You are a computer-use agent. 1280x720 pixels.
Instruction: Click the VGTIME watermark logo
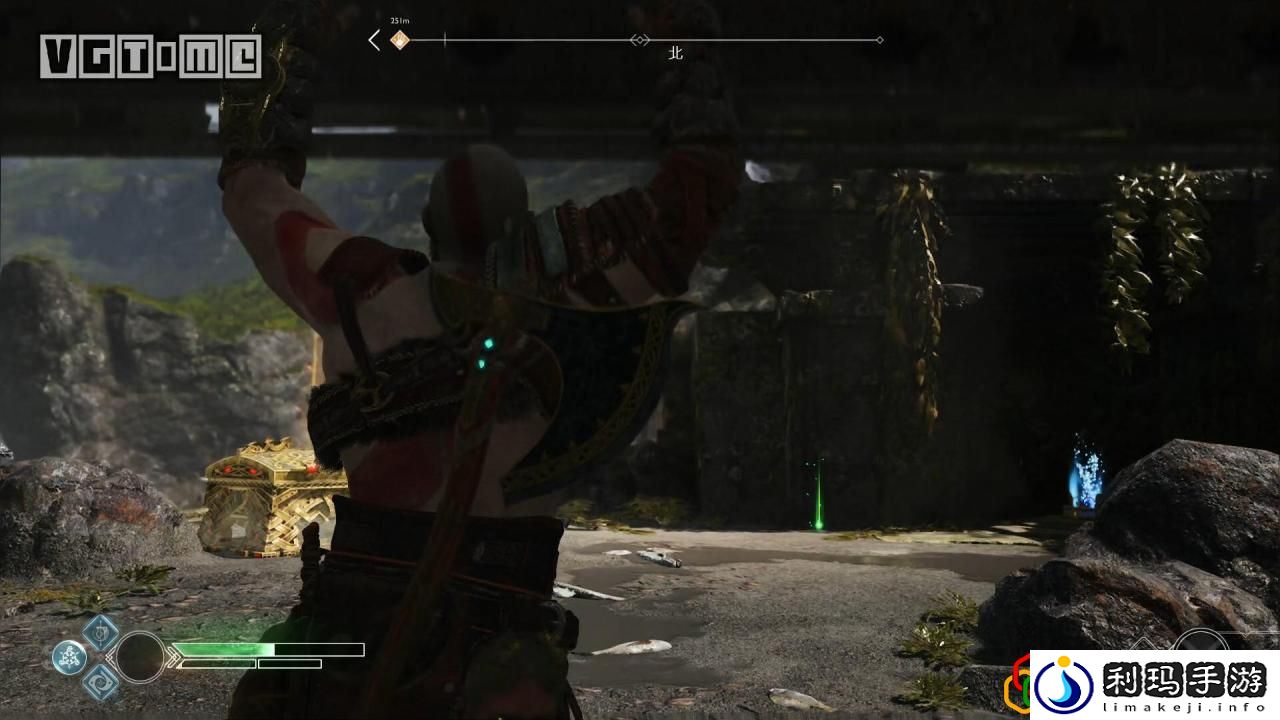pos(150,56)
